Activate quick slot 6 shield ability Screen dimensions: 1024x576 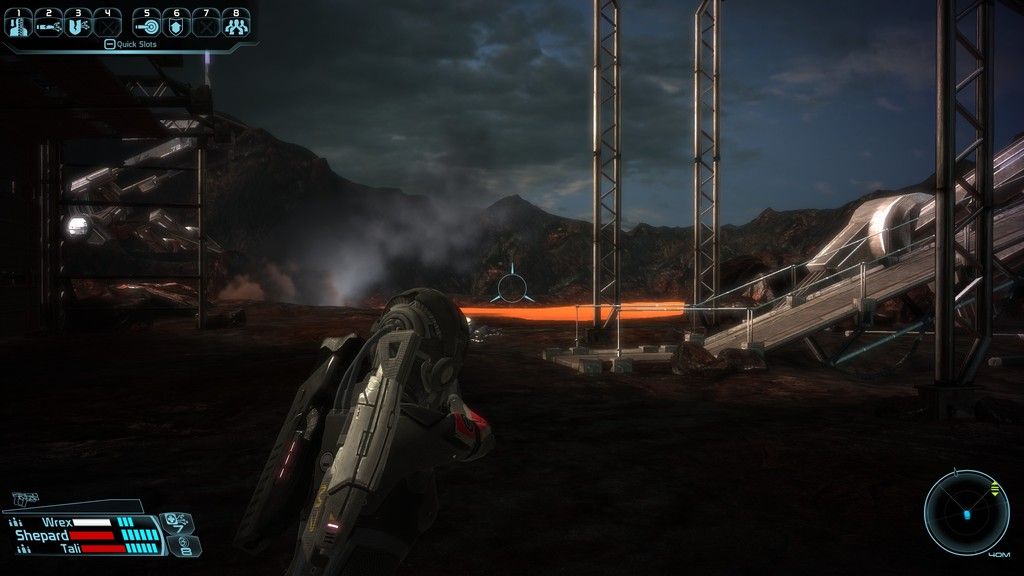[176, 26]
